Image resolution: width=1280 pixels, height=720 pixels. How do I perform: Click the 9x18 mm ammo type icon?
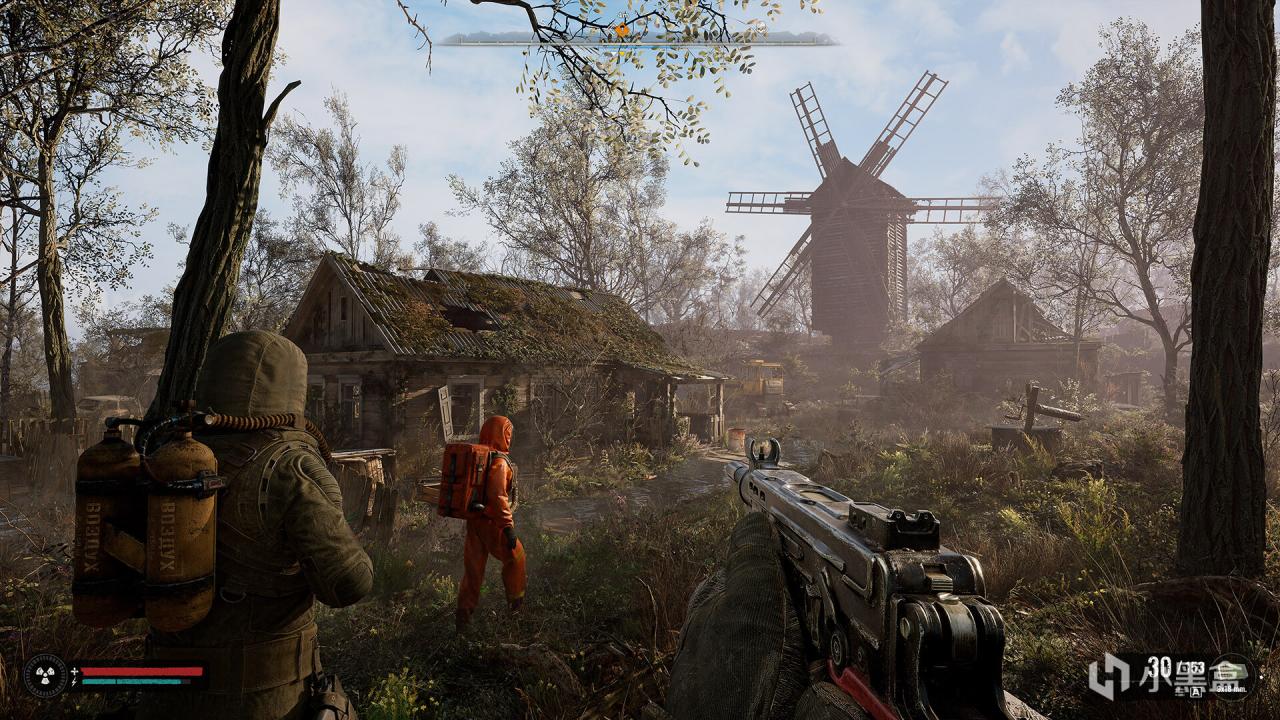click(1229, 674)
